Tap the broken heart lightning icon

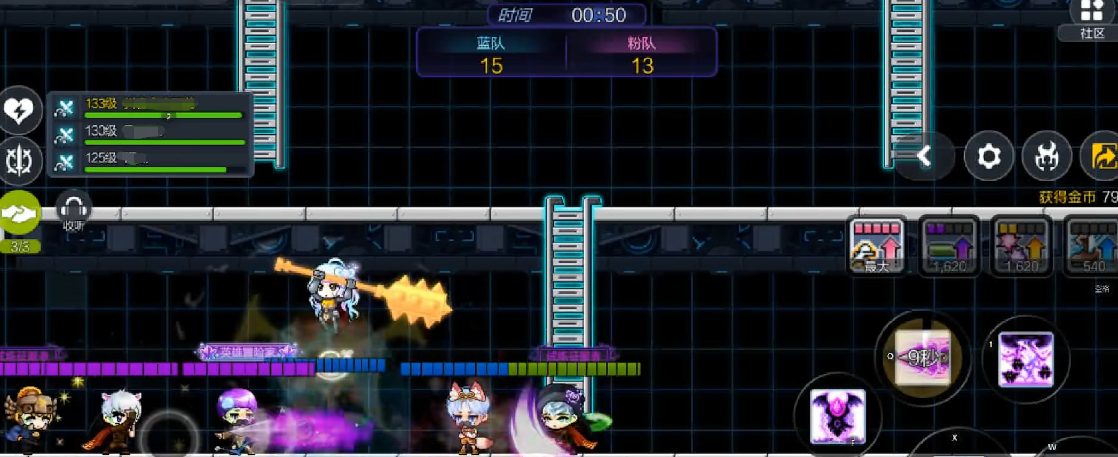coord(19,110)
